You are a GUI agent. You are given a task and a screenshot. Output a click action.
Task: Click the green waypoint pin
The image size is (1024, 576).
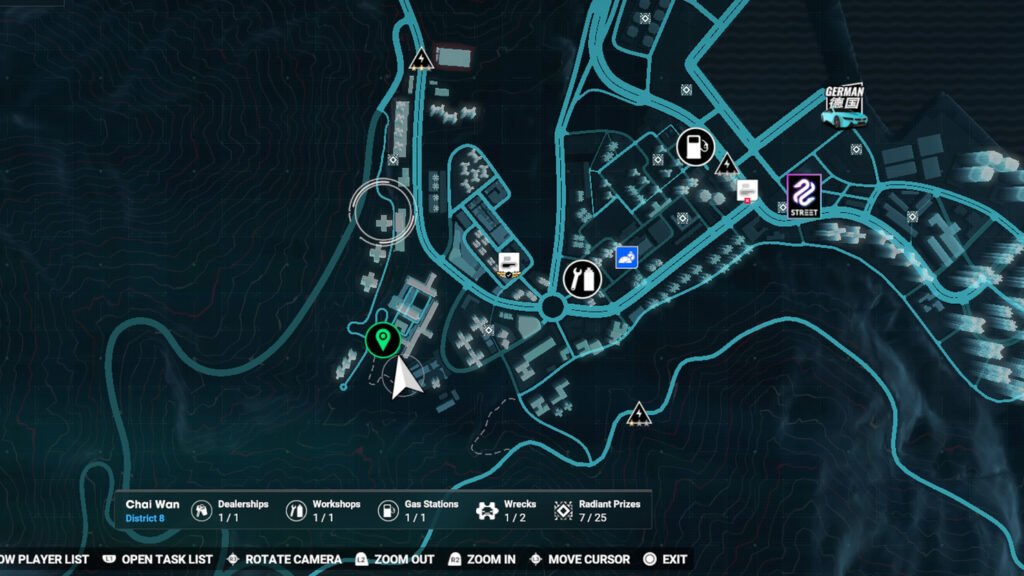(x=381, y=340)
